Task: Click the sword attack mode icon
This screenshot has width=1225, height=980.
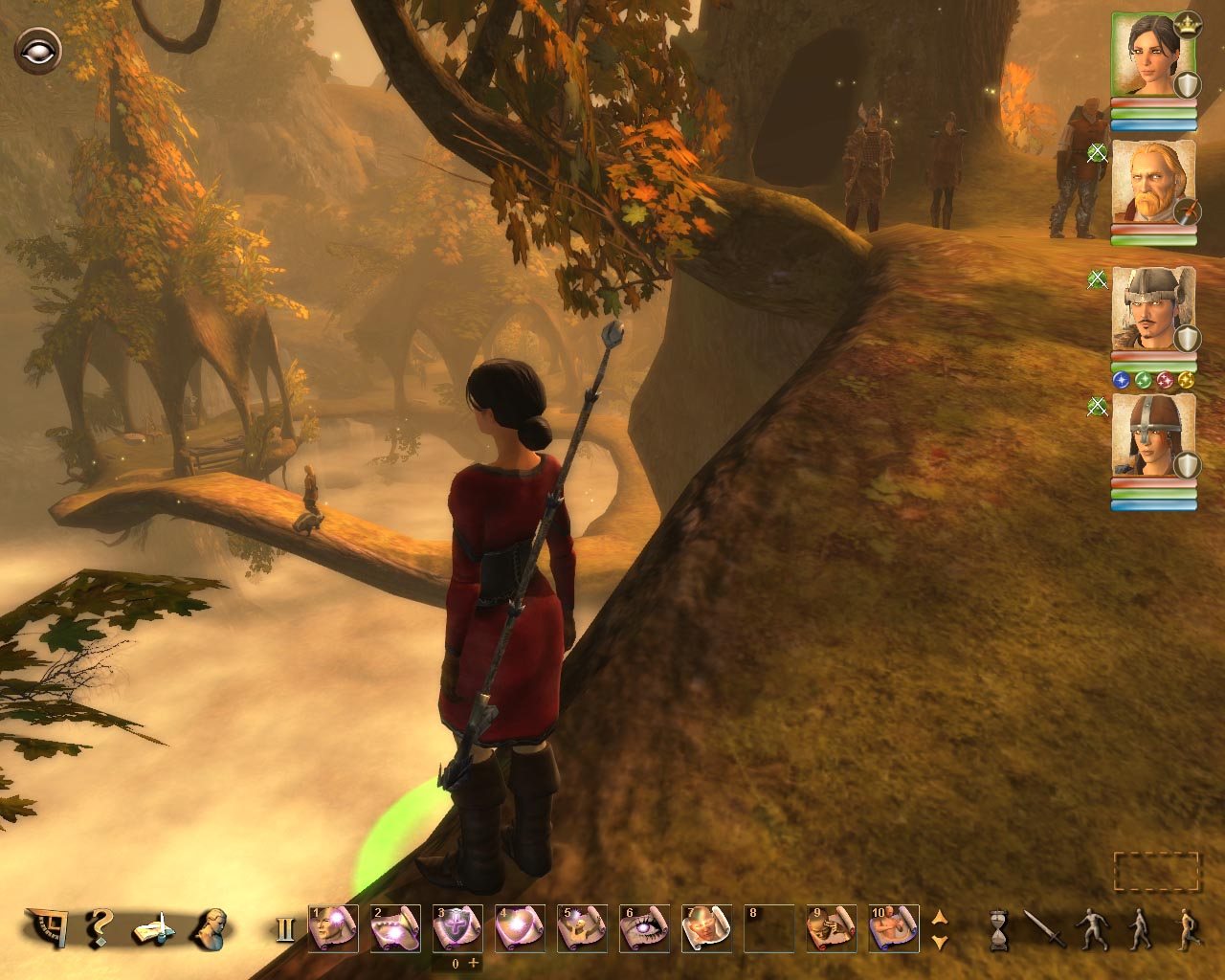Action: (x=1044, y=928)
